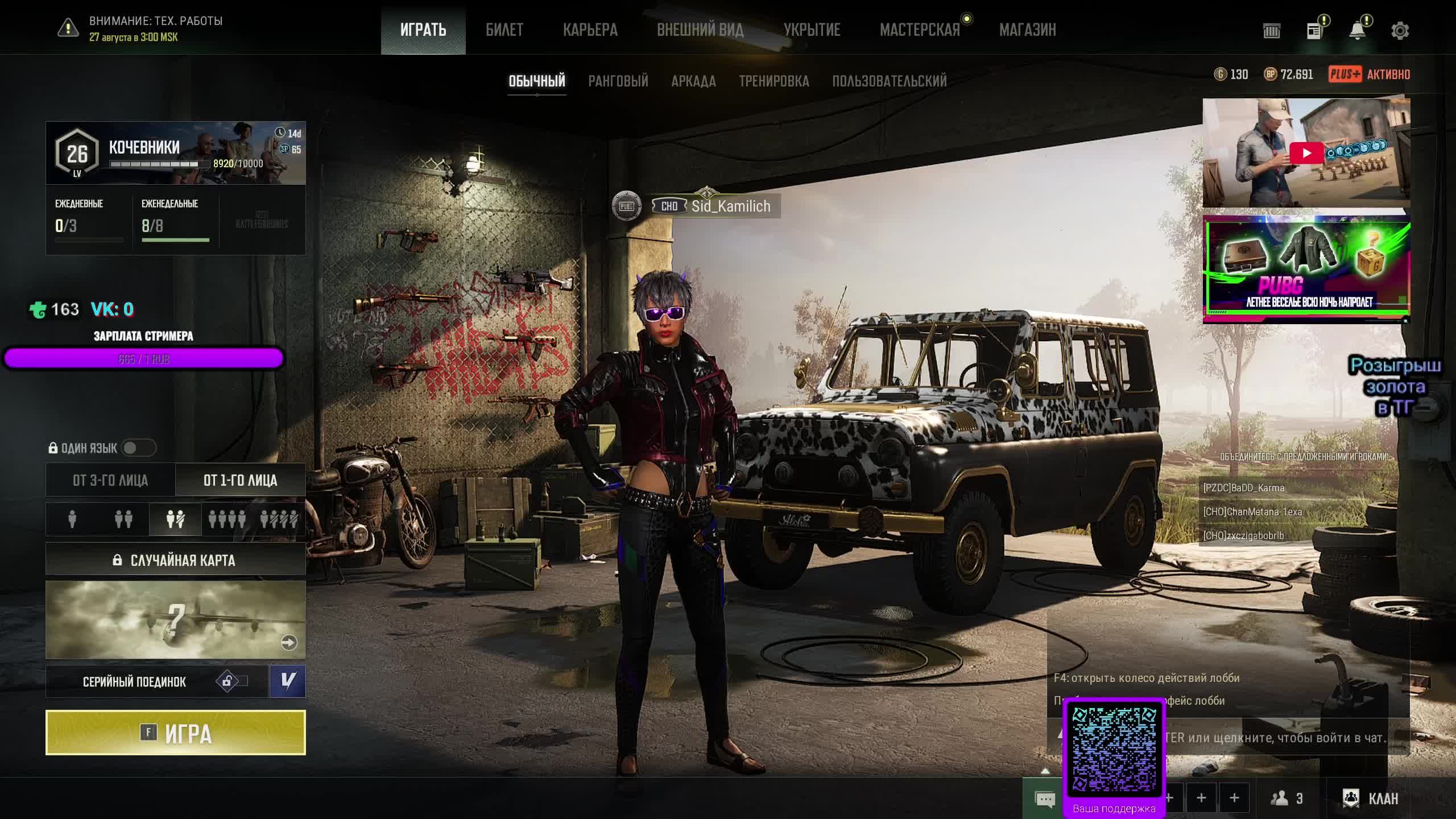The image size is (1456, 819).
Task: Go to the УКРЫТИЕ tab
Action: click(x=812, y=30)
